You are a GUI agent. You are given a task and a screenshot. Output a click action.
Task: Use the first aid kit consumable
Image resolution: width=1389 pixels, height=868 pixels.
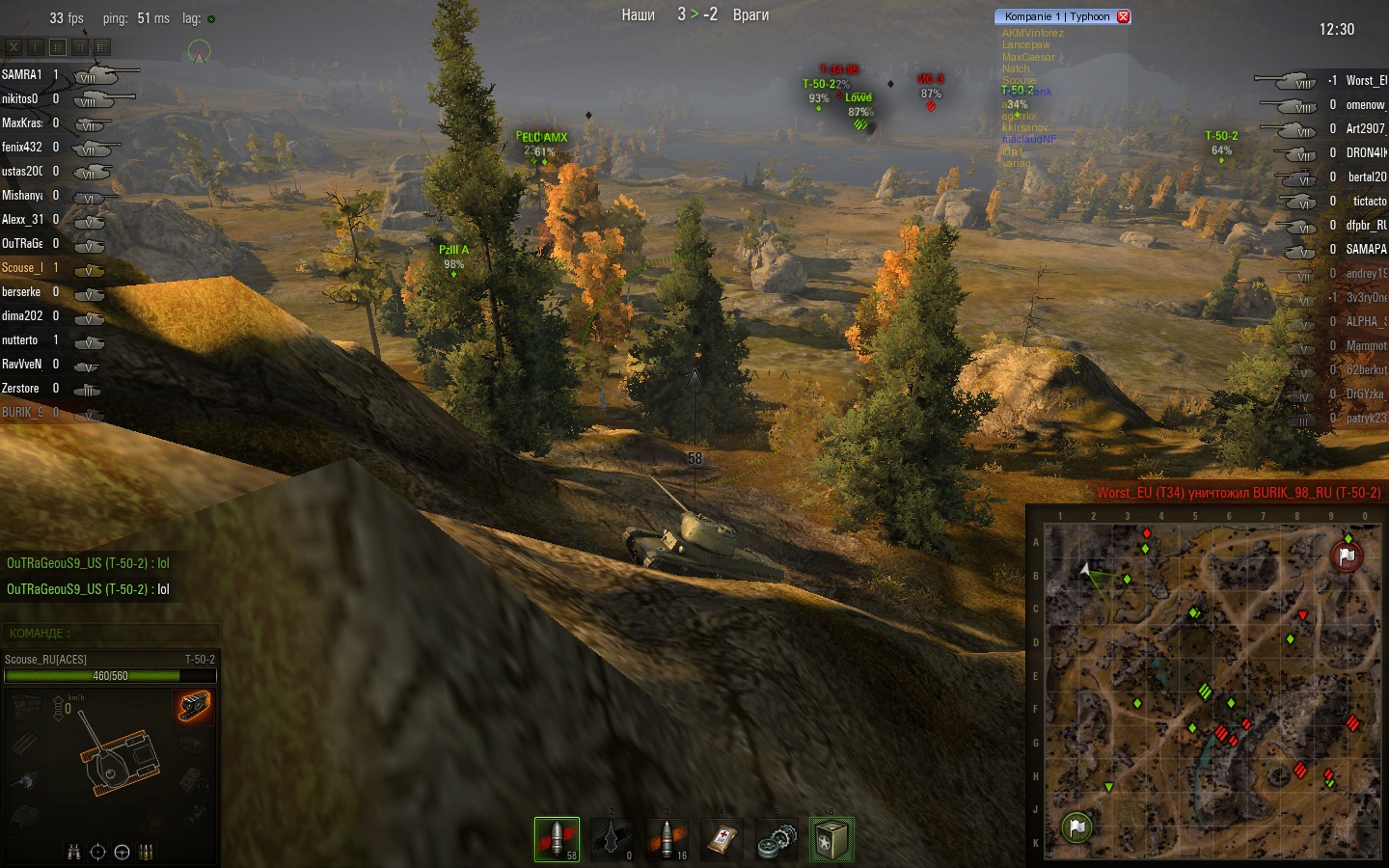722,838
